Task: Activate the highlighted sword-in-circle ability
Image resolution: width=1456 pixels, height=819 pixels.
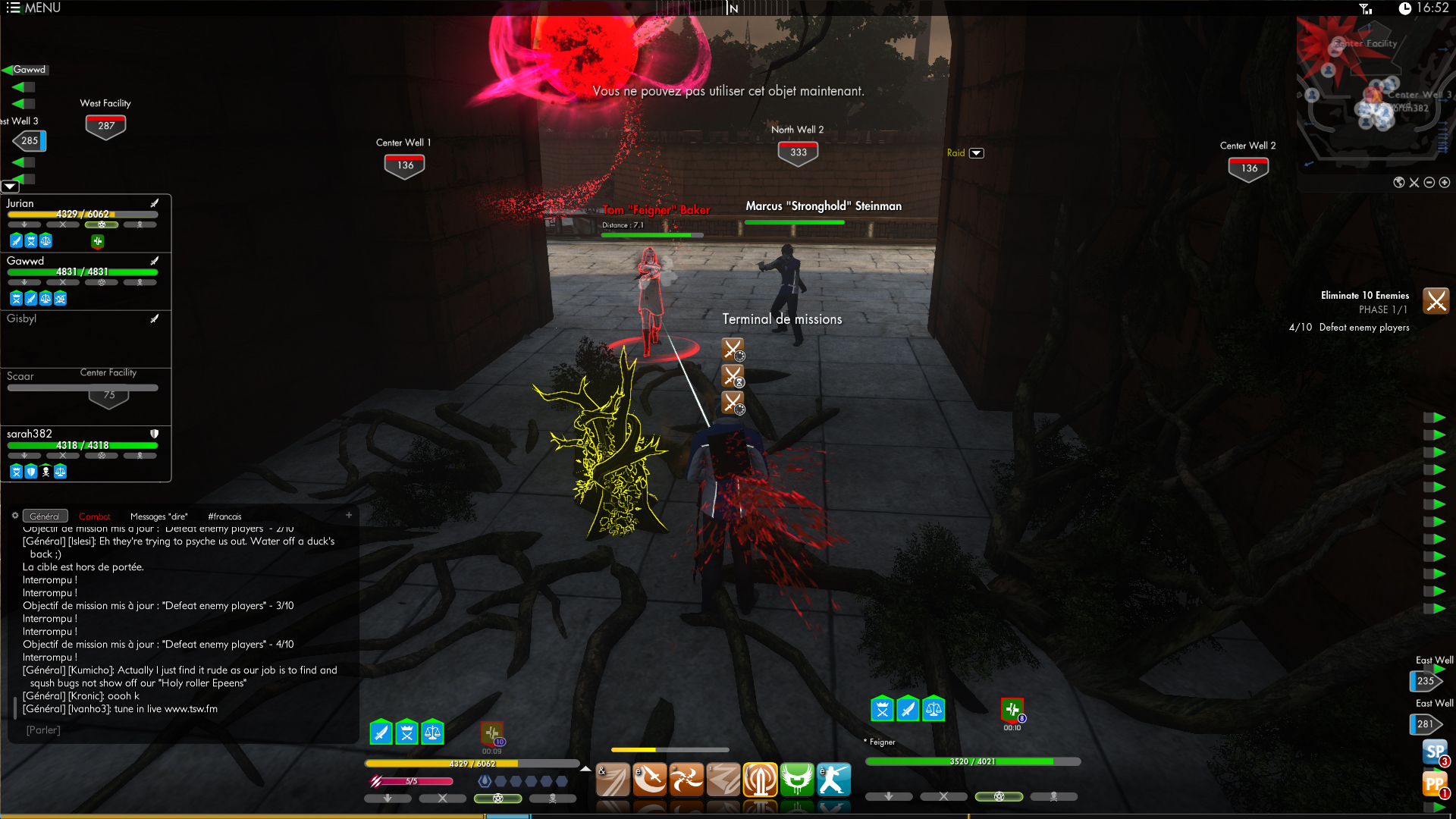Action: [760, 780]
